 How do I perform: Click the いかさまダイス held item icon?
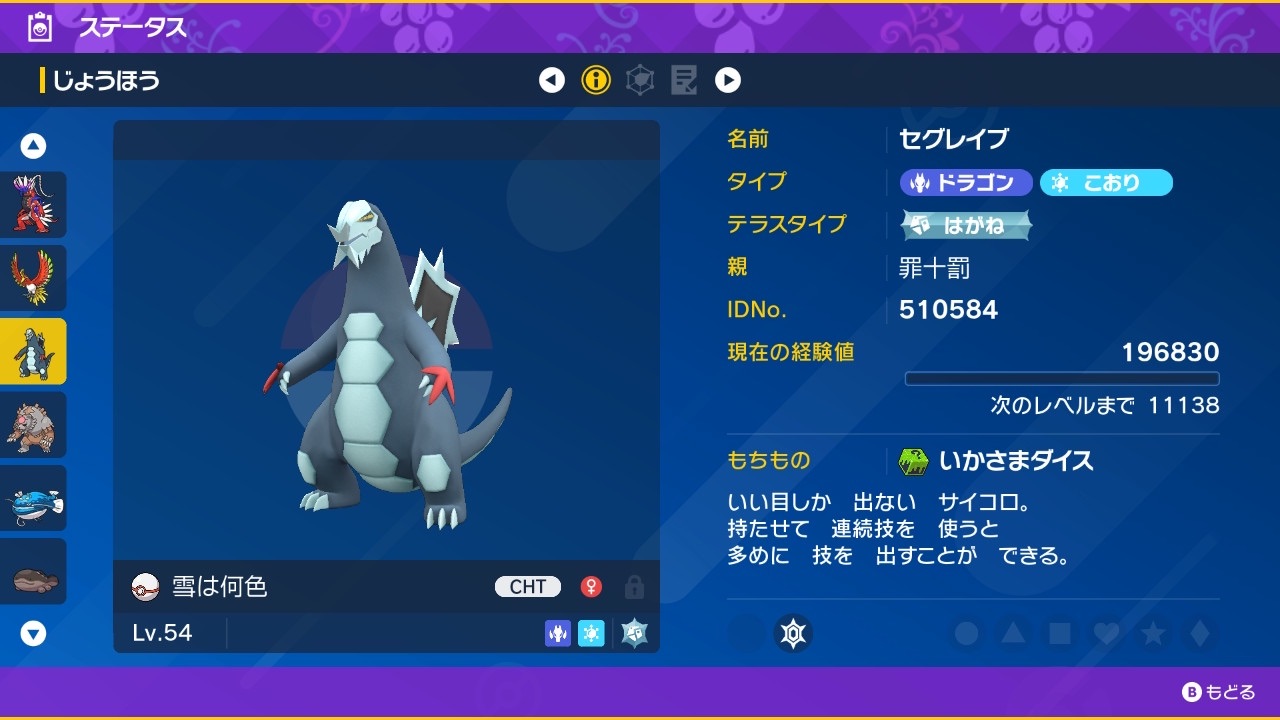913,461
